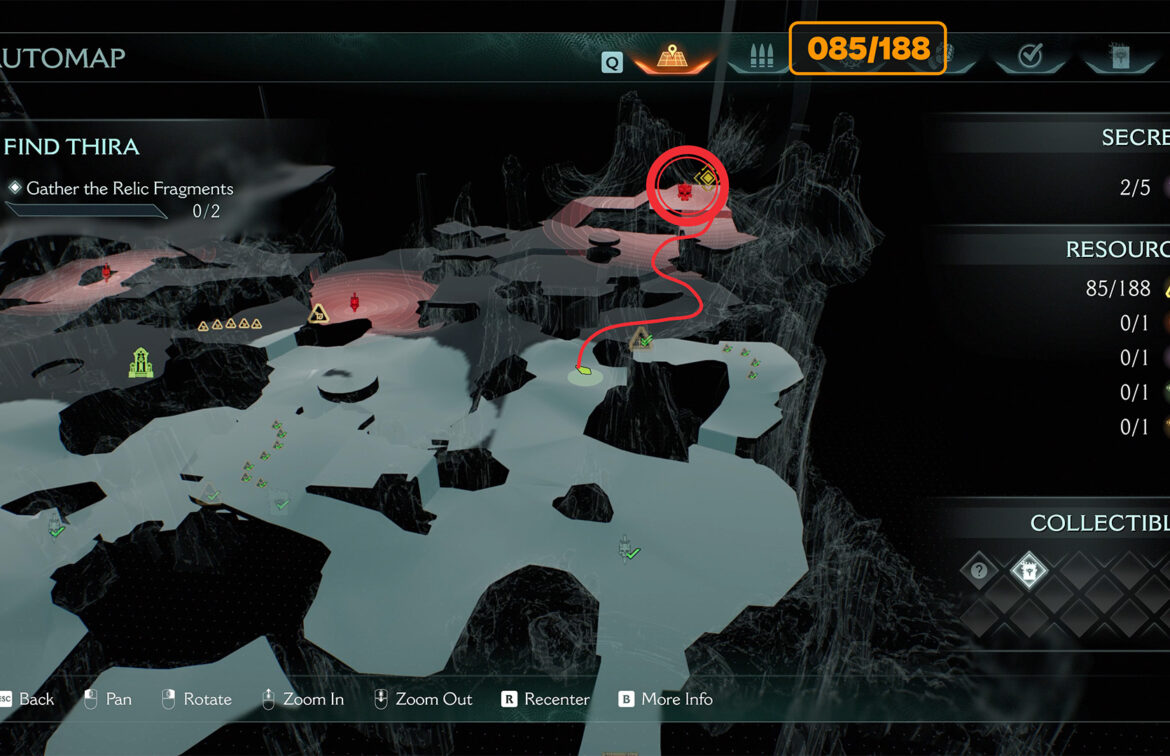Select the yellow triangle key marker
Screen dimensions: 1170x756
click(319, 314)
